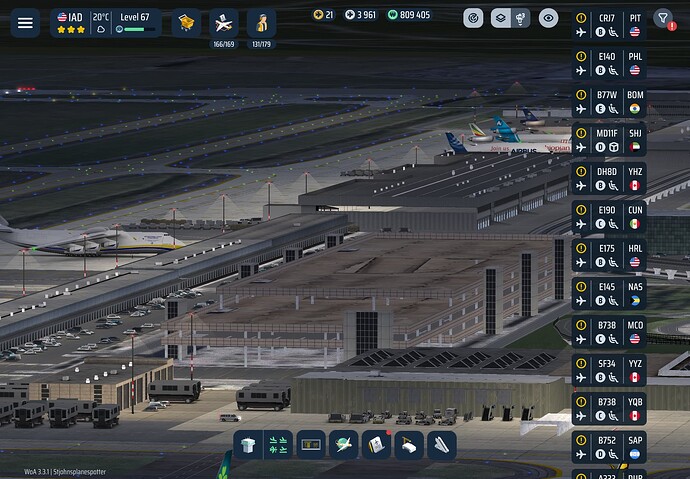
Task: Open the yellow vehicle icon panel
Action: [185, 22]
